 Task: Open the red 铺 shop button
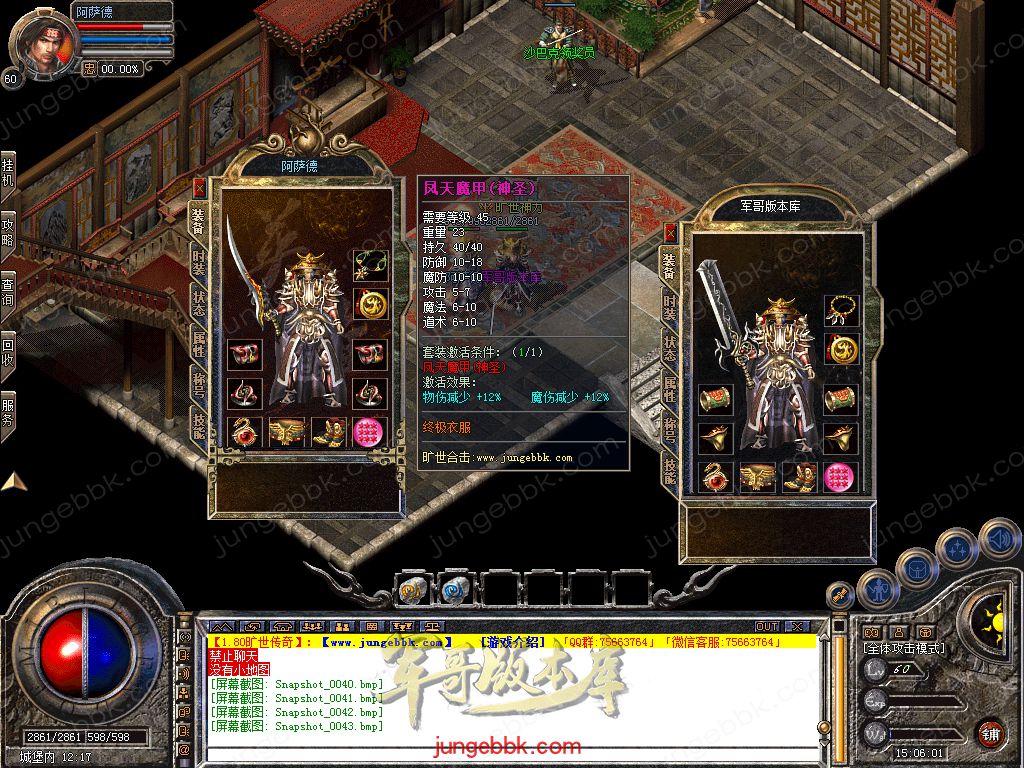[990, 733]
